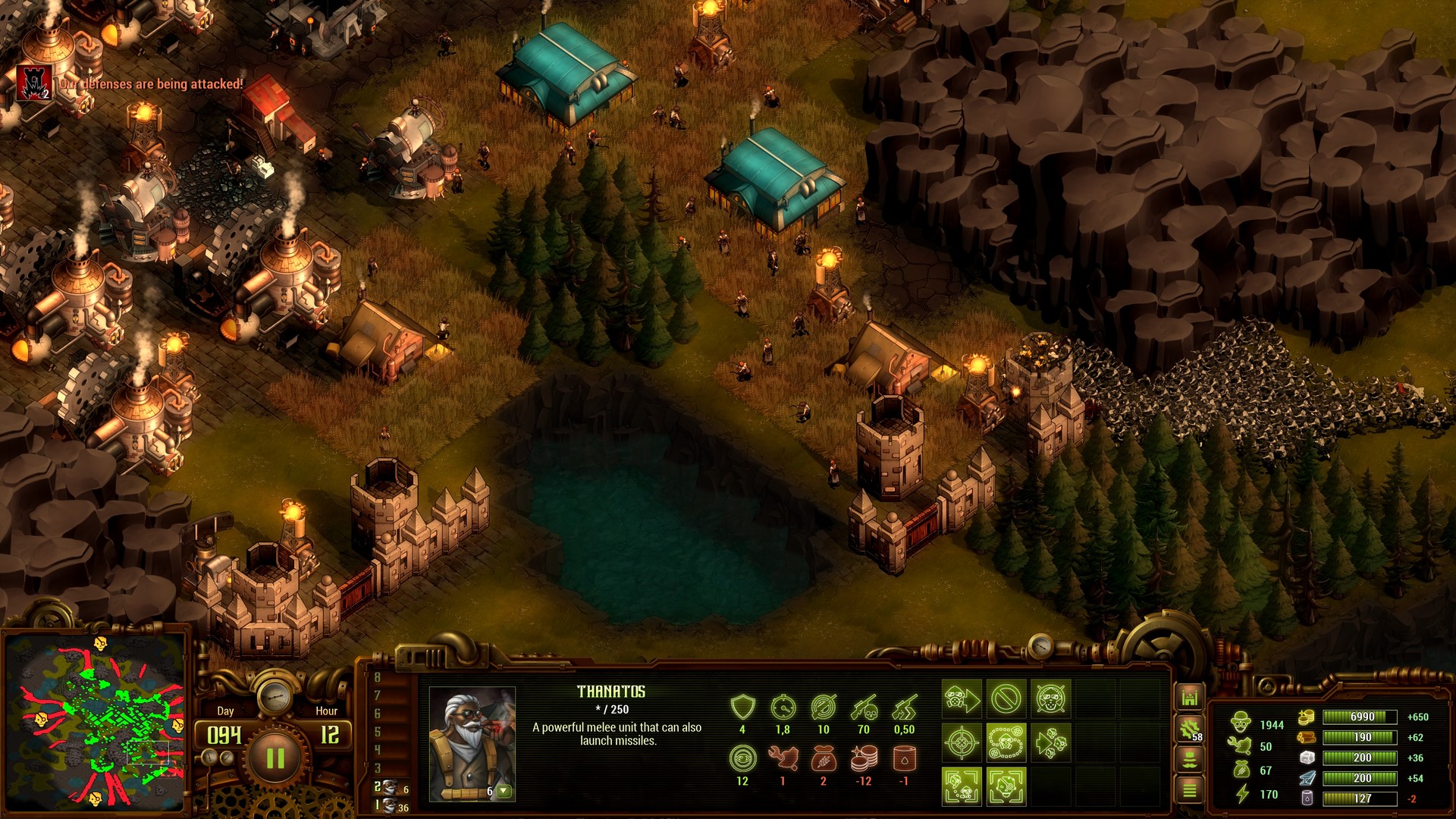Switch to the buildings tab on right panel
1456x819 pixels.
click(x=1189, y=695)
